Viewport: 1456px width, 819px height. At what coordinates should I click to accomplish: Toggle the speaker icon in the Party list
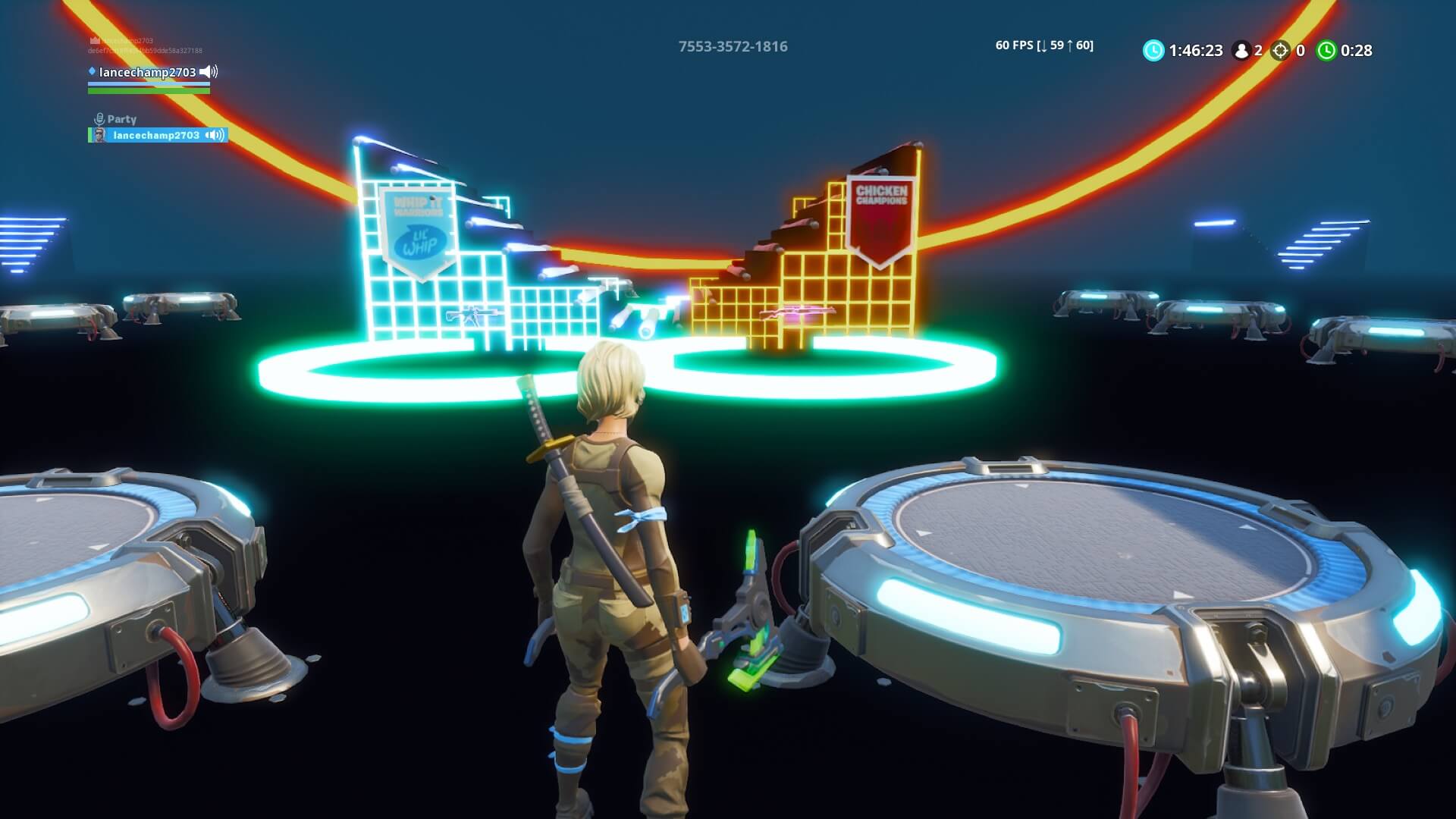tap(215, 136)
